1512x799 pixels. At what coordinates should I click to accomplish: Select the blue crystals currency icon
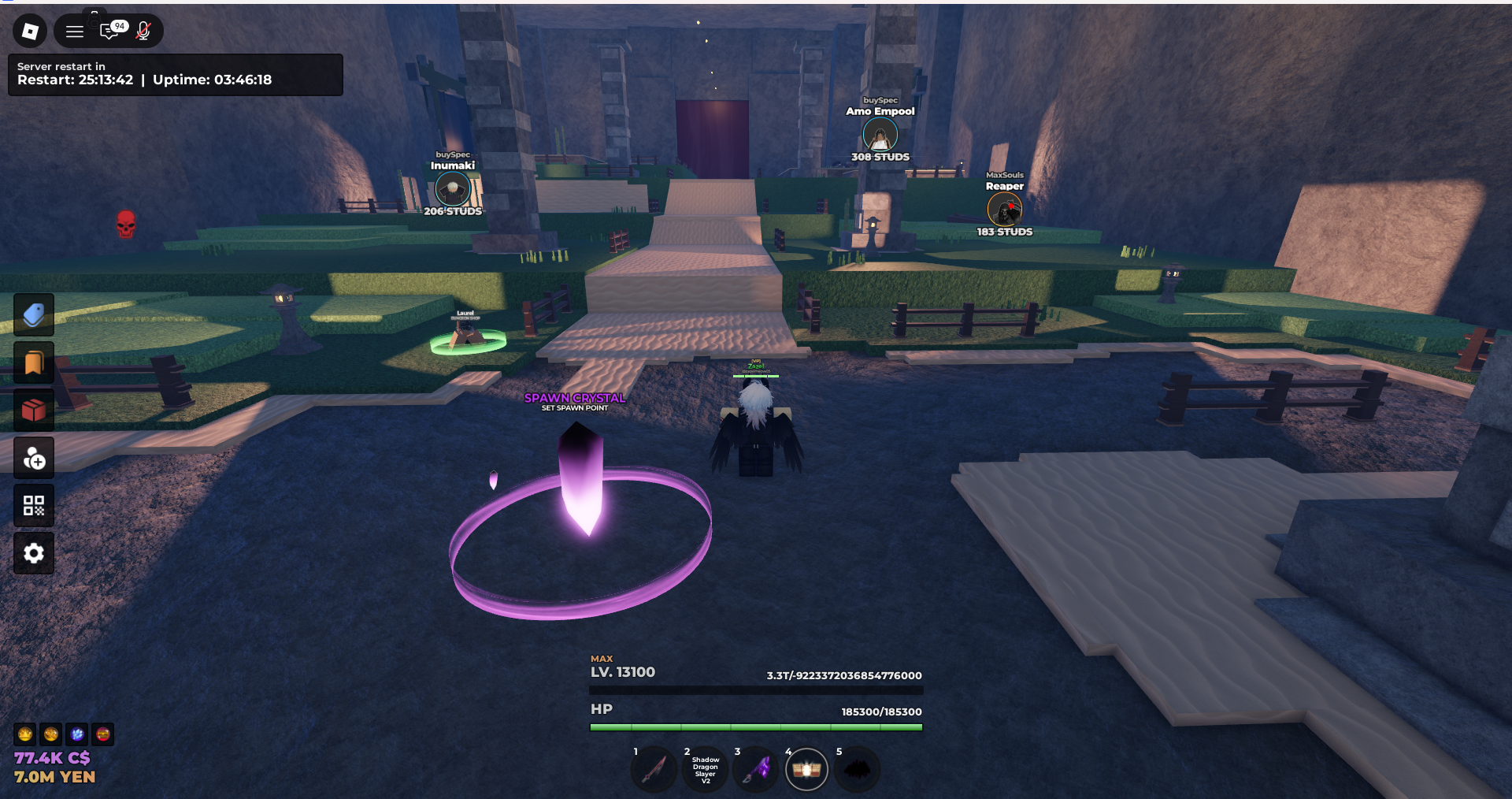(76, 734)
